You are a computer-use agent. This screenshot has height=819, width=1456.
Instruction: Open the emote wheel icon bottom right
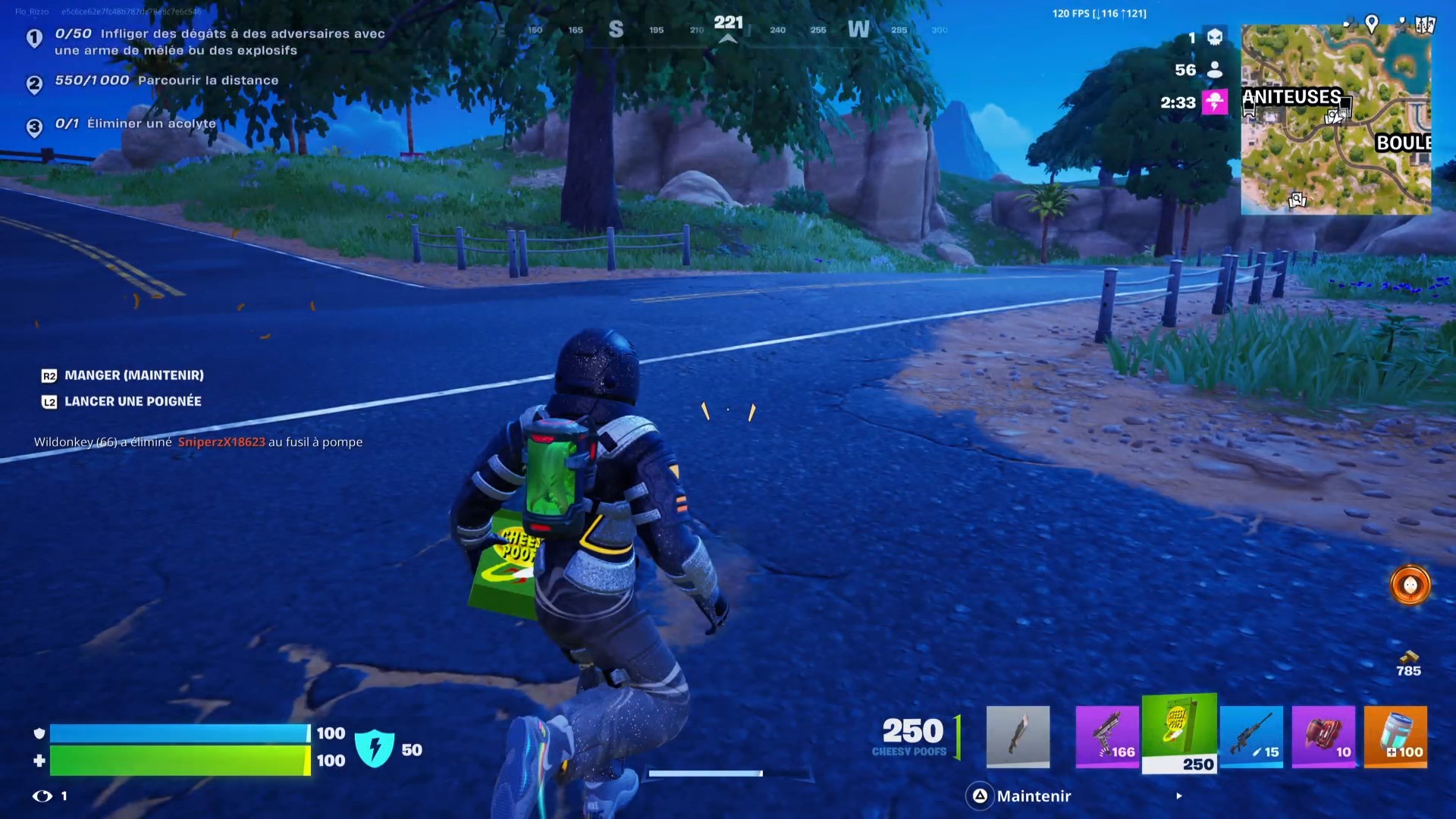click(1409, 585)
